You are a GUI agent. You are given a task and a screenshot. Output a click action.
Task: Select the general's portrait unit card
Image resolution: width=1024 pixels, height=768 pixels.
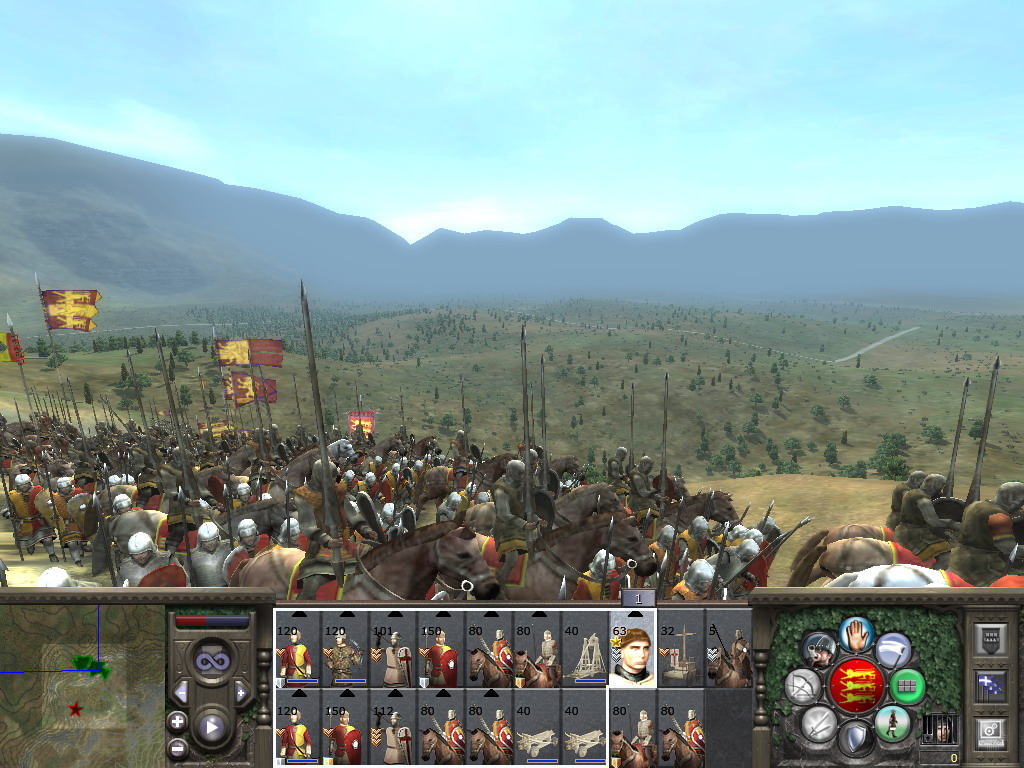(x=633, y=649)
